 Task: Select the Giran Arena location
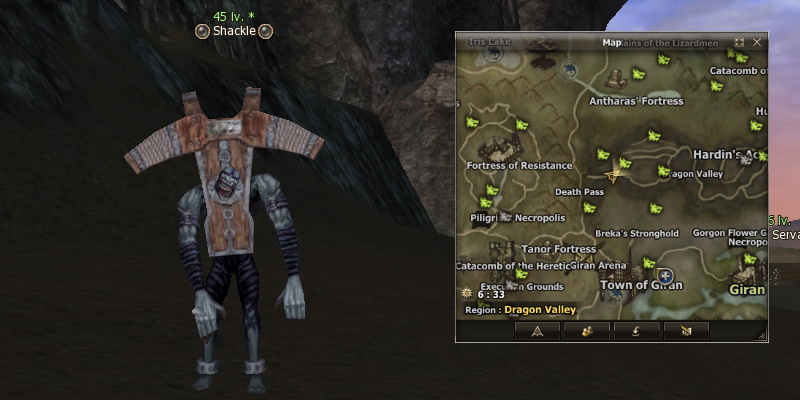coord(598,266)
